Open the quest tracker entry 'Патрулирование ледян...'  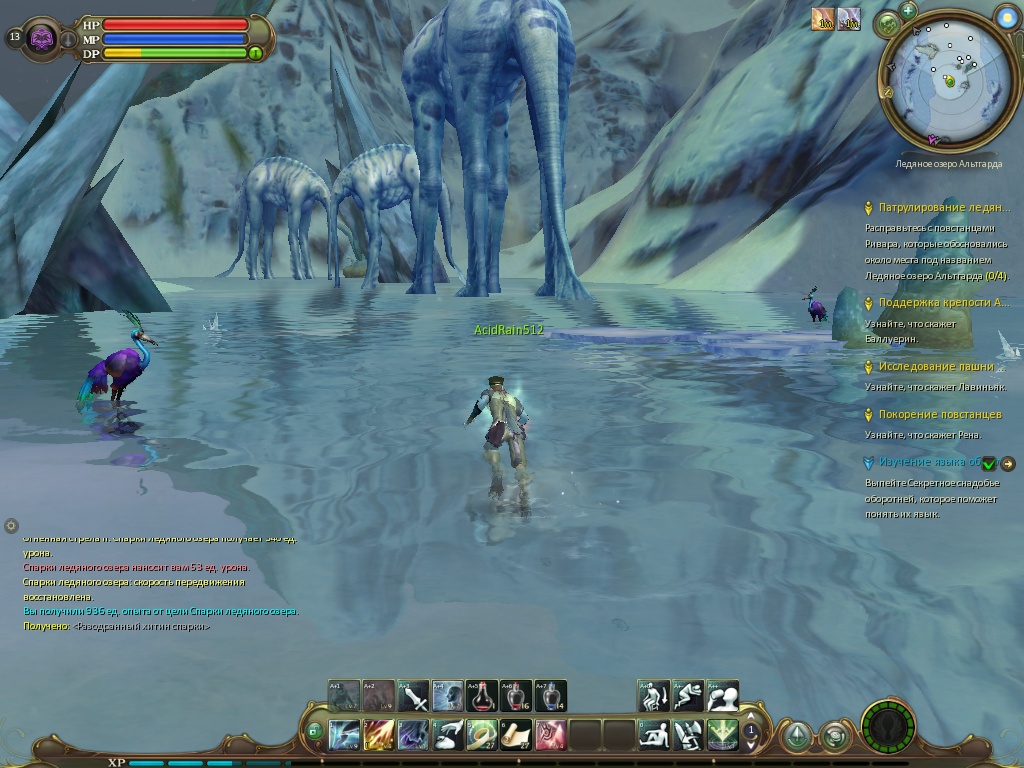point(943,208)
